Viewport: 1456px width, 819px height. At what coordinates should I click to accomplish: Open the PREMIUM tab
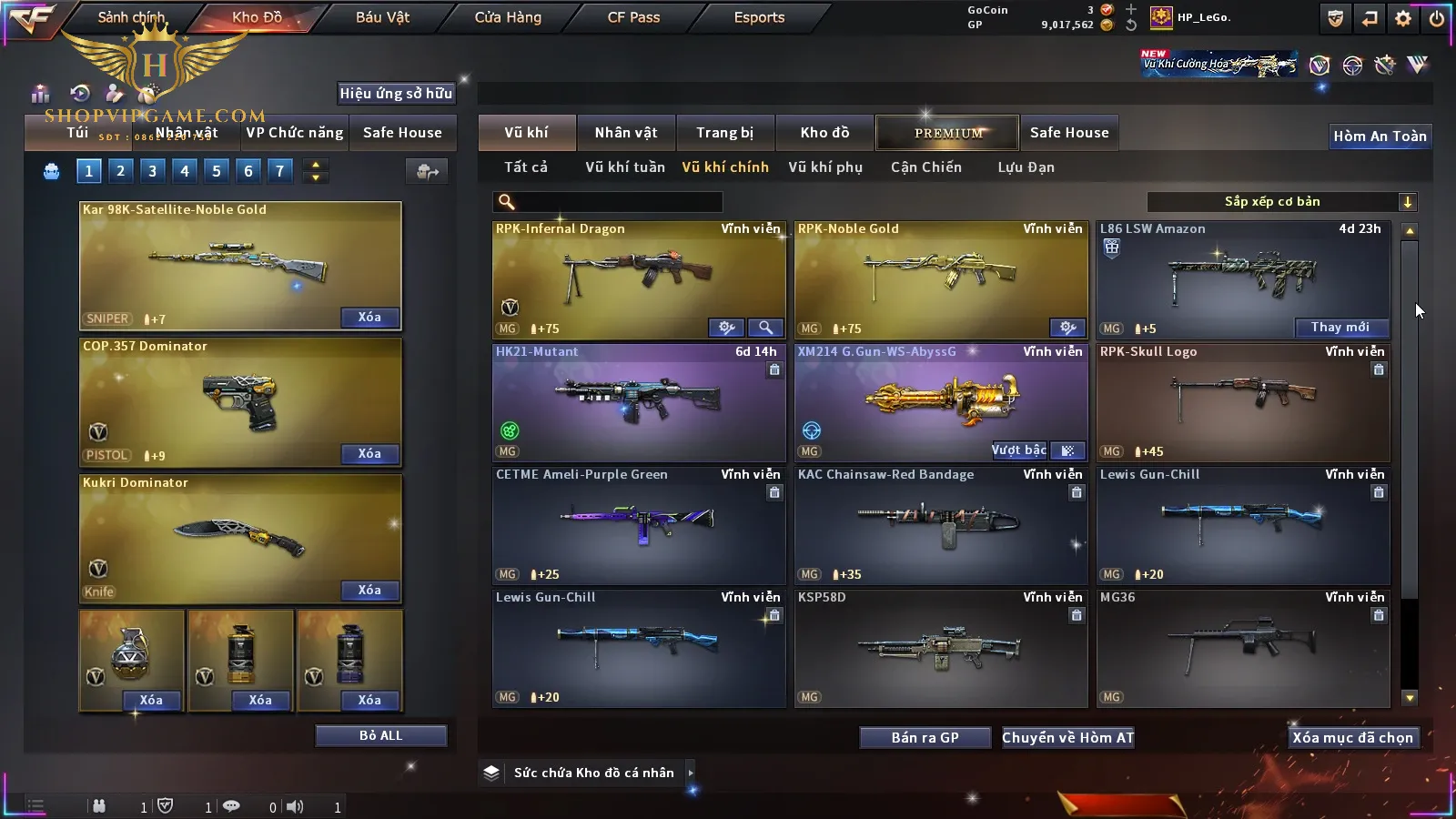point(948,133)
